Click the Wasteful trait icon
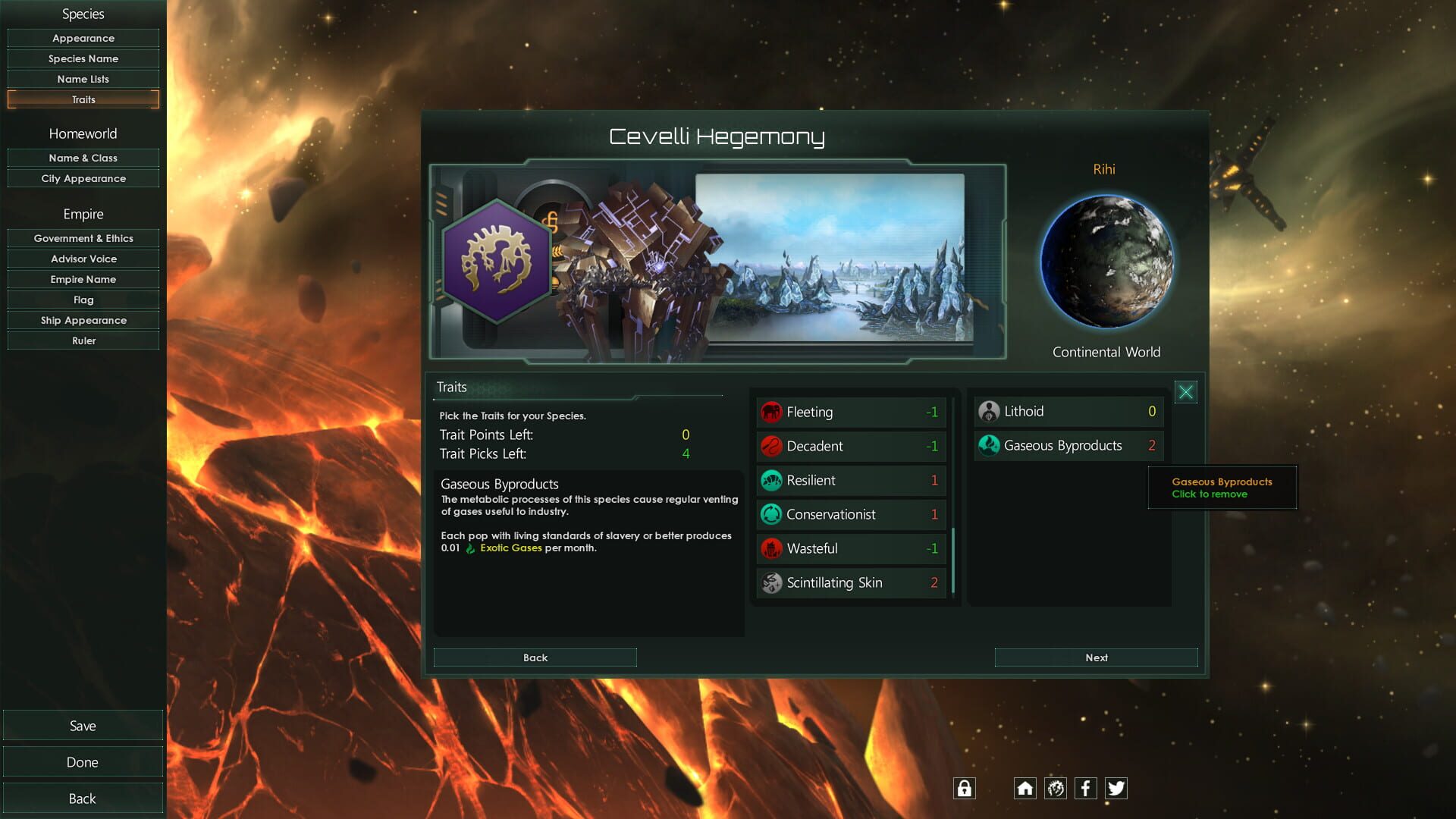Screen dimensions: 1456x819 click(x=771, y=548)
